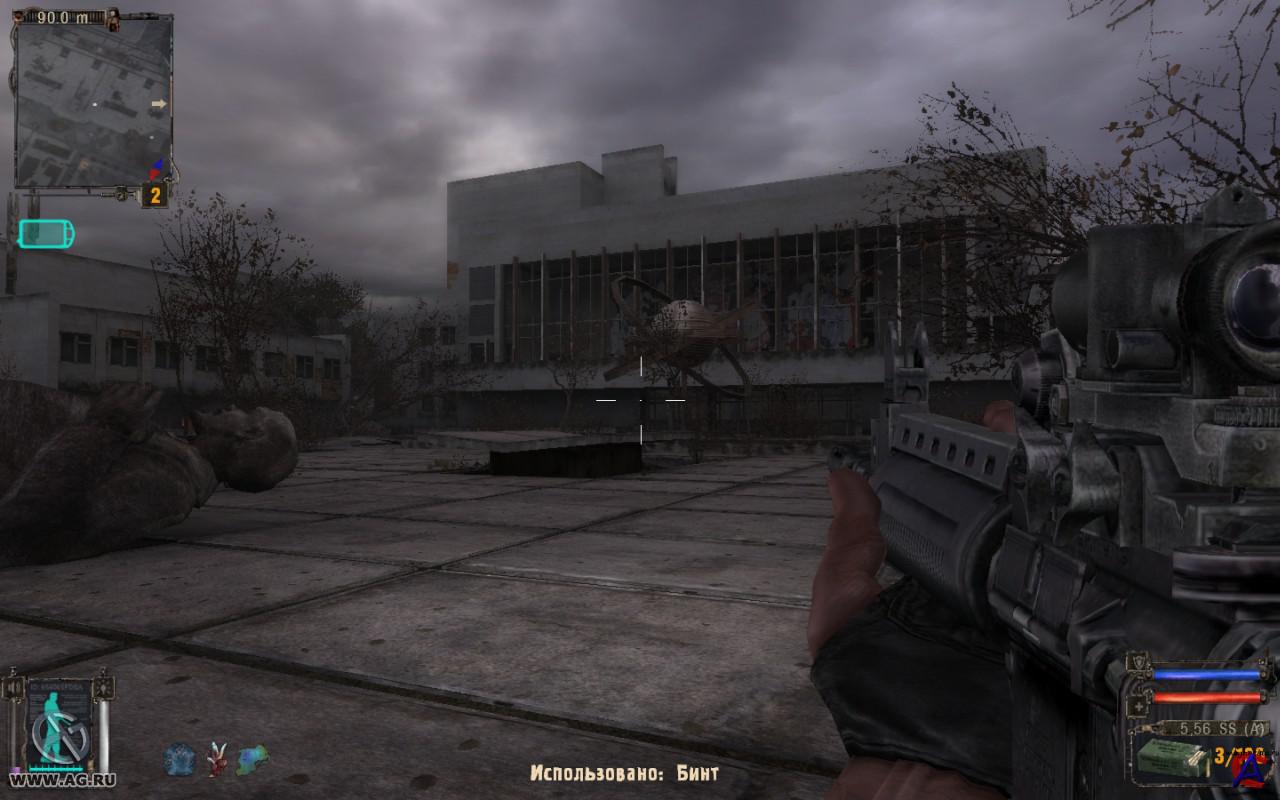Viewport: 1280px width, 800px height.
Task: Click the minimap in the corner
Action: coord(94,103)
